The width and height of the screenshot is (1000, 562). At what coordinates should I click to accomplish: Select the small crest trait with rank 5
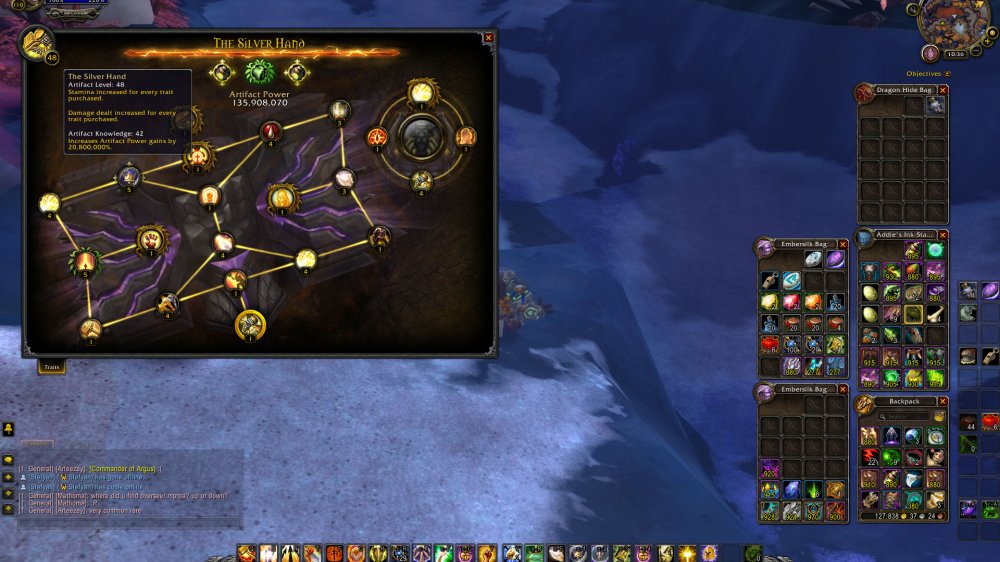[x=129, y=178]
